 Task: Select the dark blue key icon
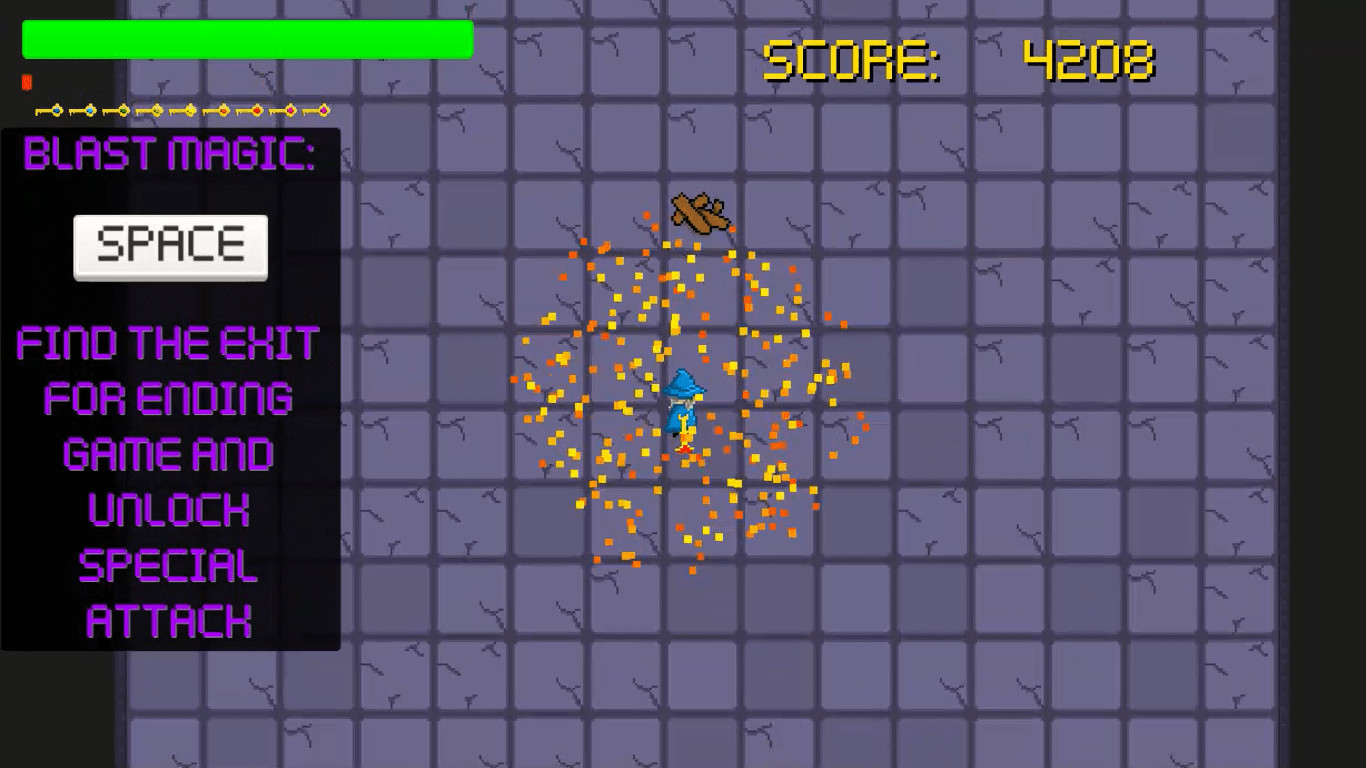(x=56, y=110)
